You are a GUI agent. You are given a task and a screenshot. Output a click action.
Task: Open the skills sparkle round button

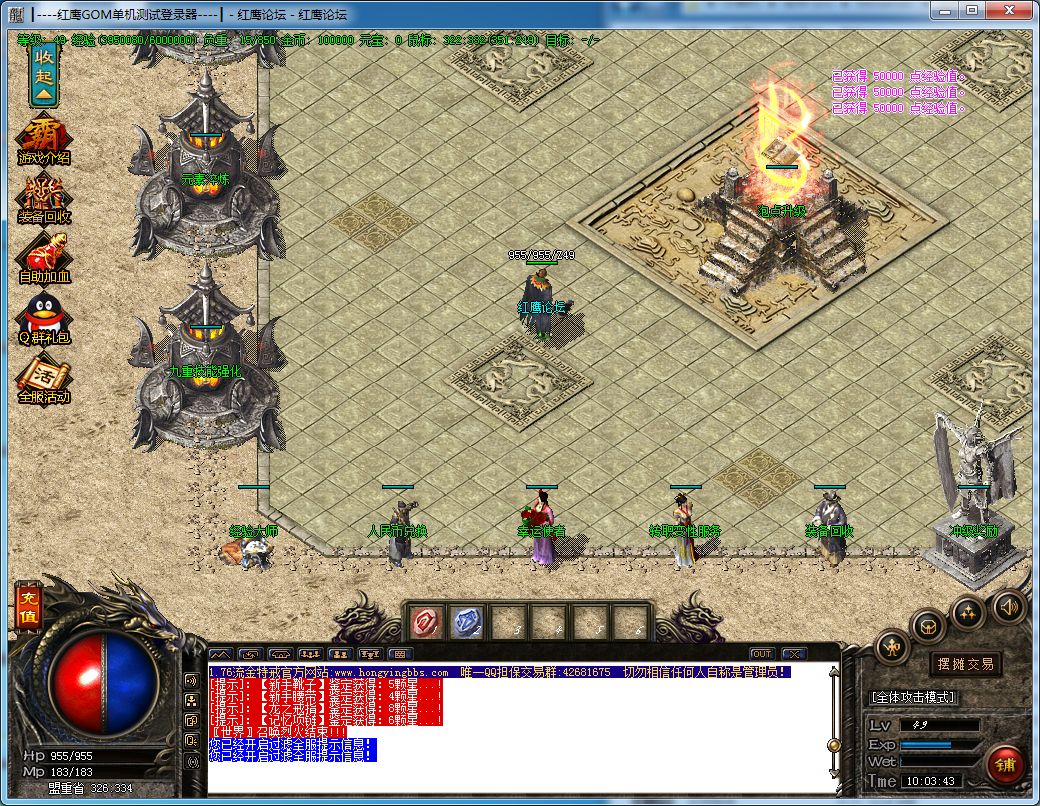pos(967,612)
